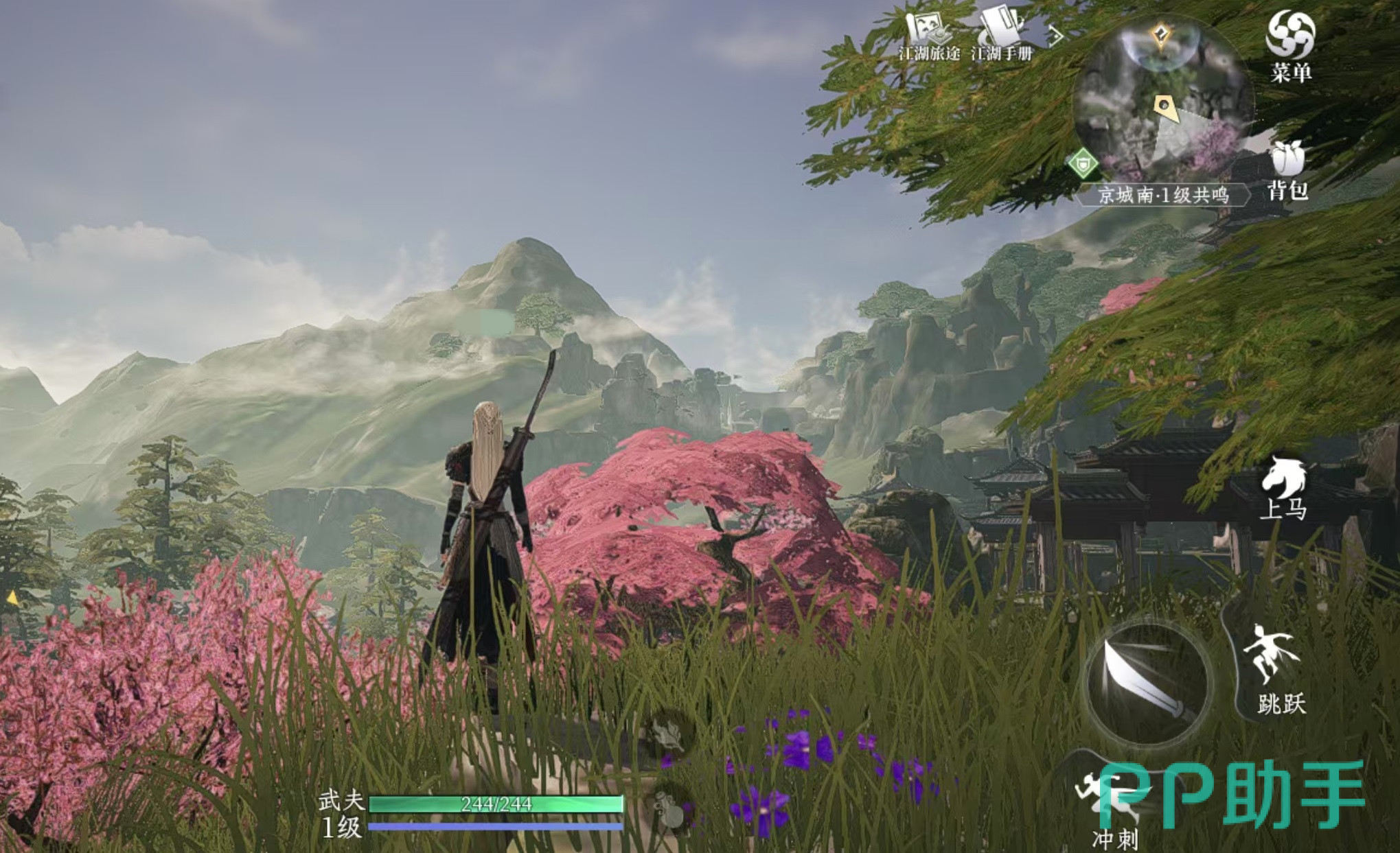This screenshot has width=1400, height=853.
Task: Open the 江湖旅途 journey icon
Action: [929, 34]
